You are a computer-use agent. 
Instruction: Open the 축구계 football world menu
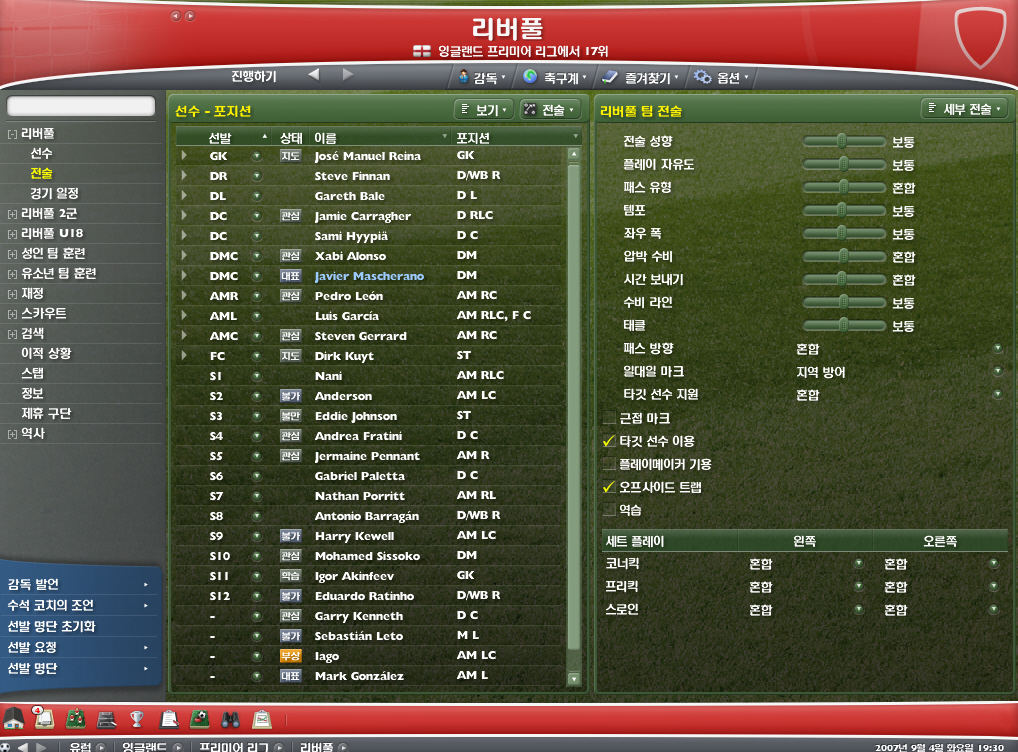coord(555,77)
